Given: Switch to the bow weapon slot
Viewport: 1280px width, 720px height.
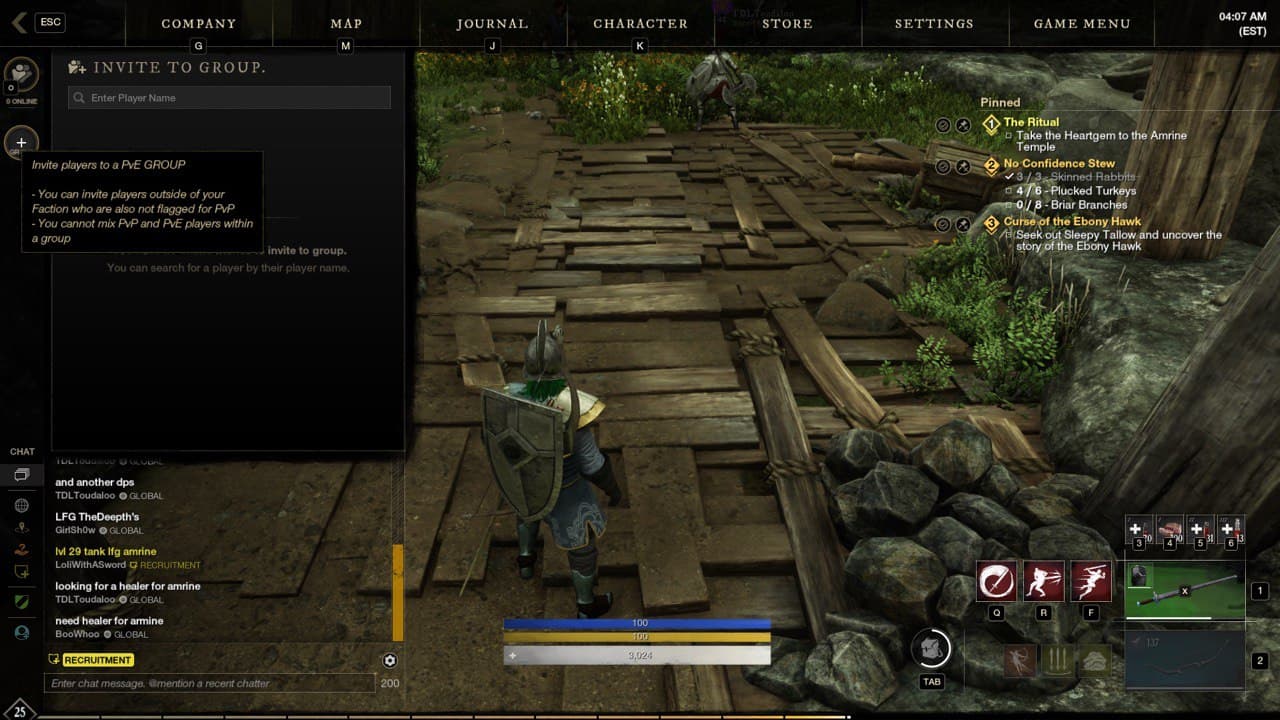Looking at the screenshot, I should (x=1185, y=660).
